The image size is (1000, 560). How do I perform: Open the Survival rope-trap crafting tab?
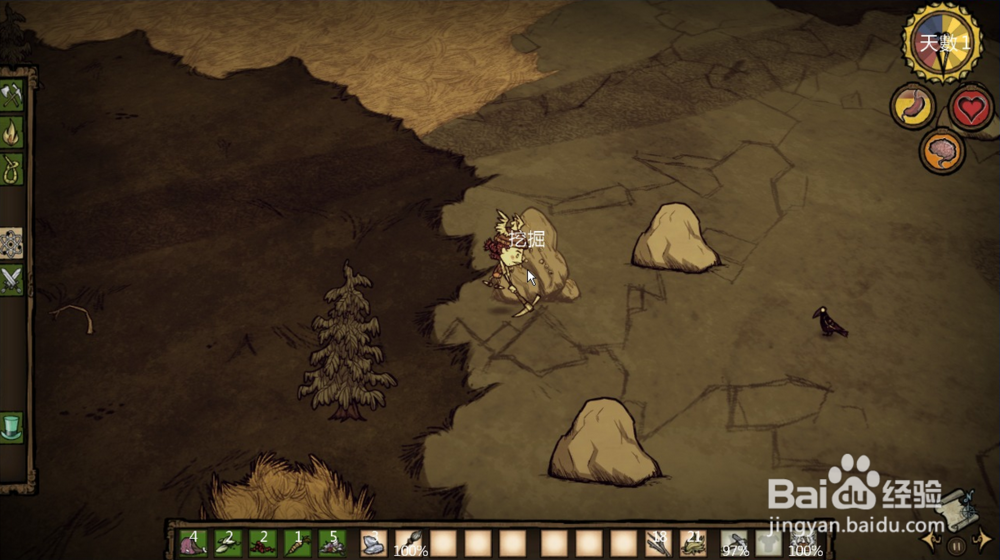tap(13, 166)
